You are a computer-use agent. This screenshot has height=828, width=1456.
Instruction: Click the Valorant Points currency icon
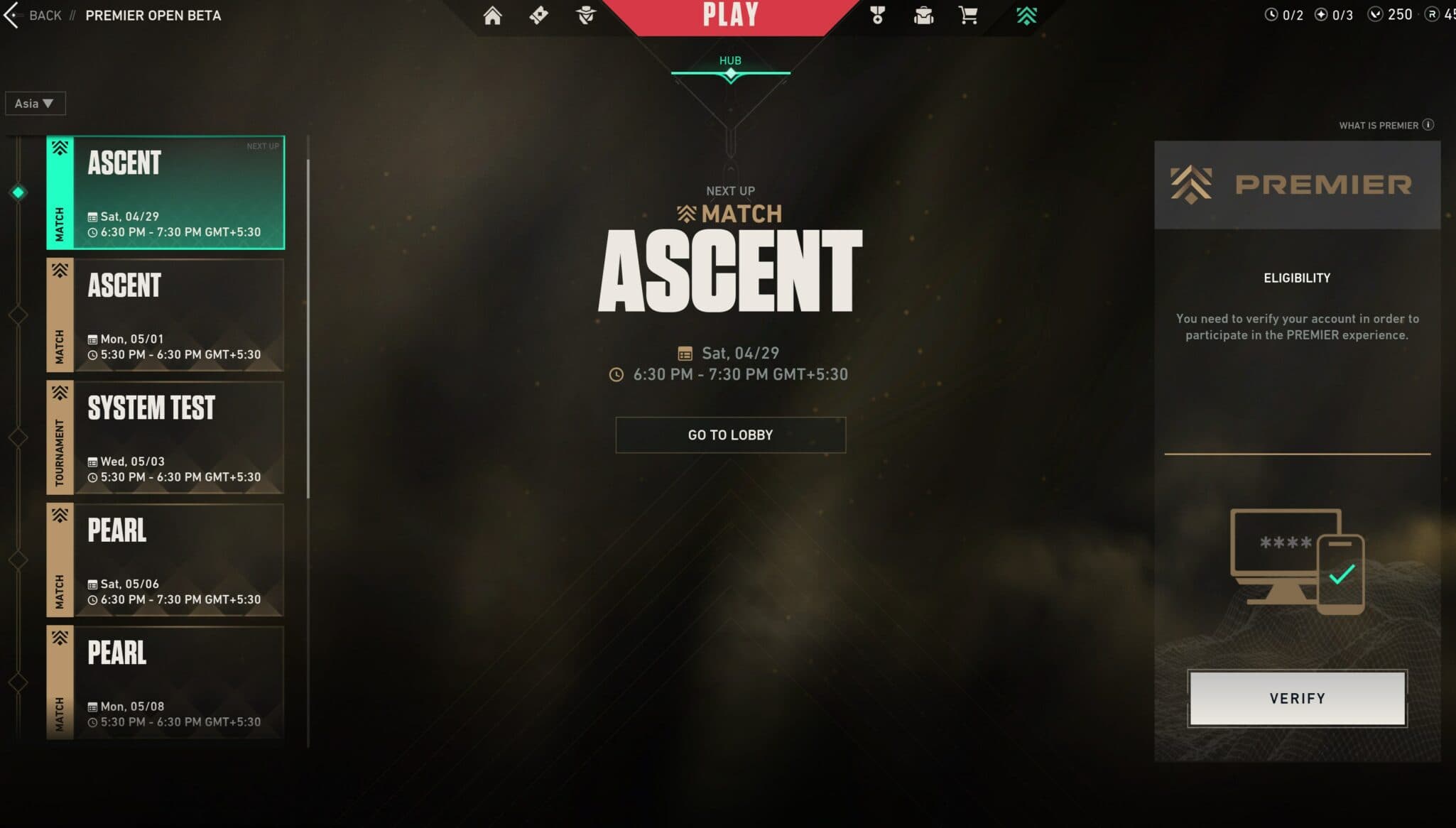pos(1375,14)
